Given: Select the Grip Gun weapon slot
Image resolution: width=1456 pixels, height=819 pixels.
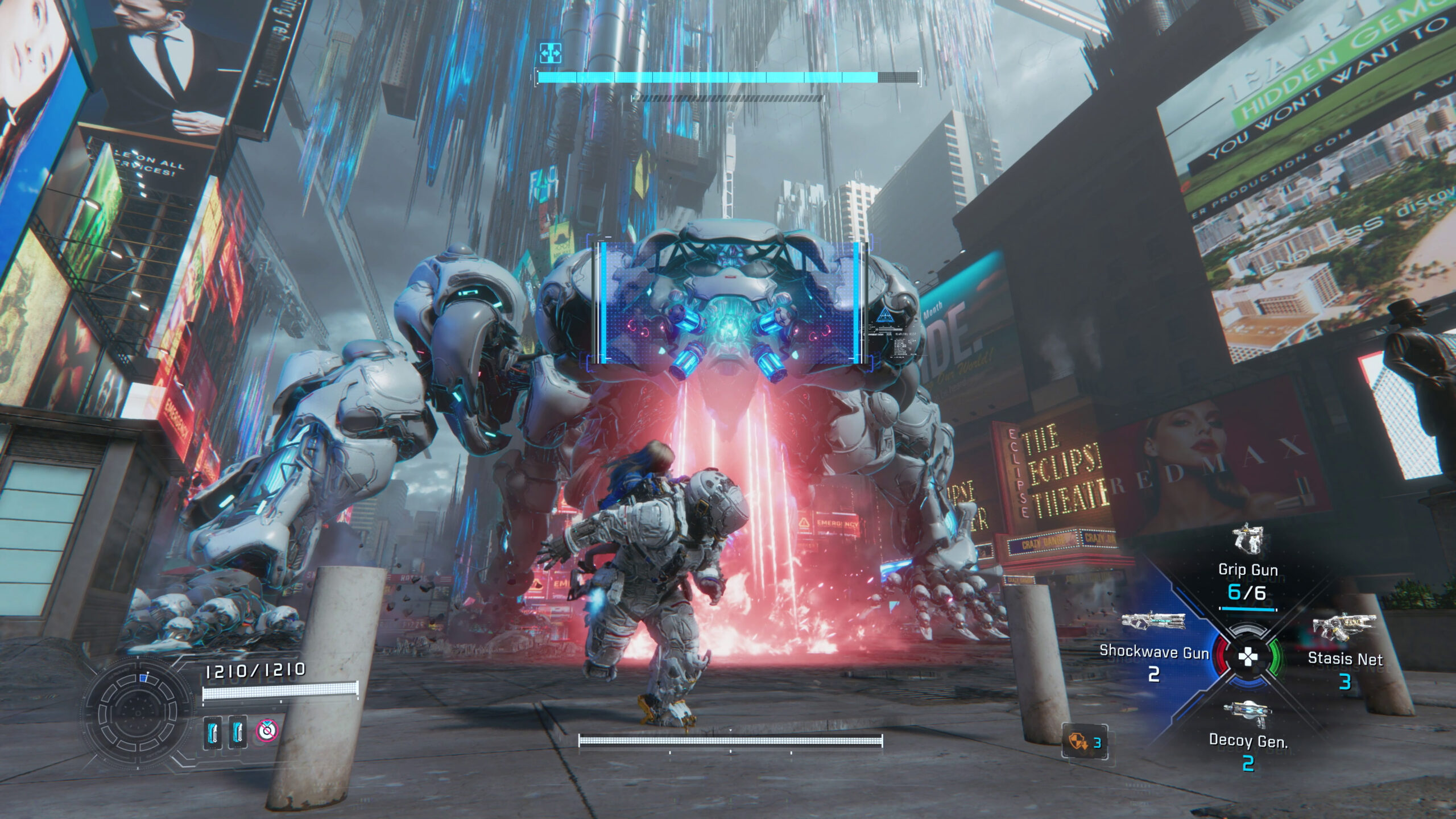Looking at the screenshot, I should point(1248,570).
